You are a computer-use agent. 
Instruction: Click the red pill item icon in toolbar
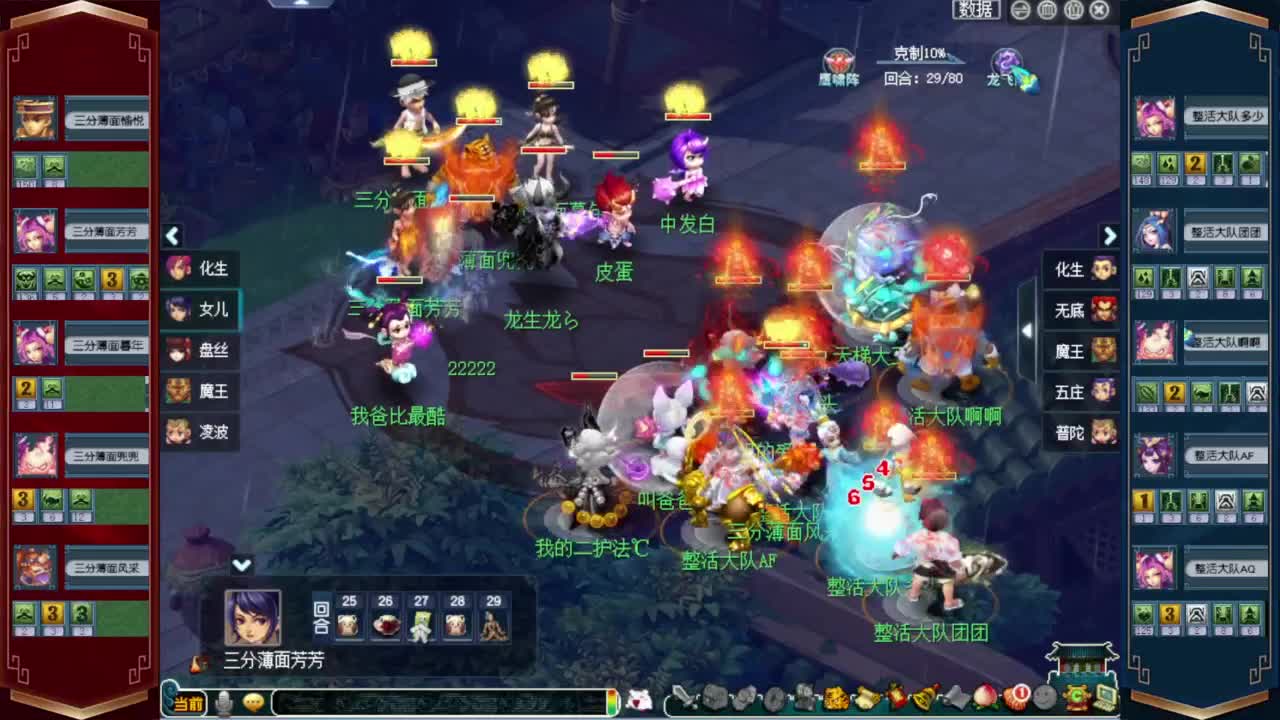(1017, 700)
